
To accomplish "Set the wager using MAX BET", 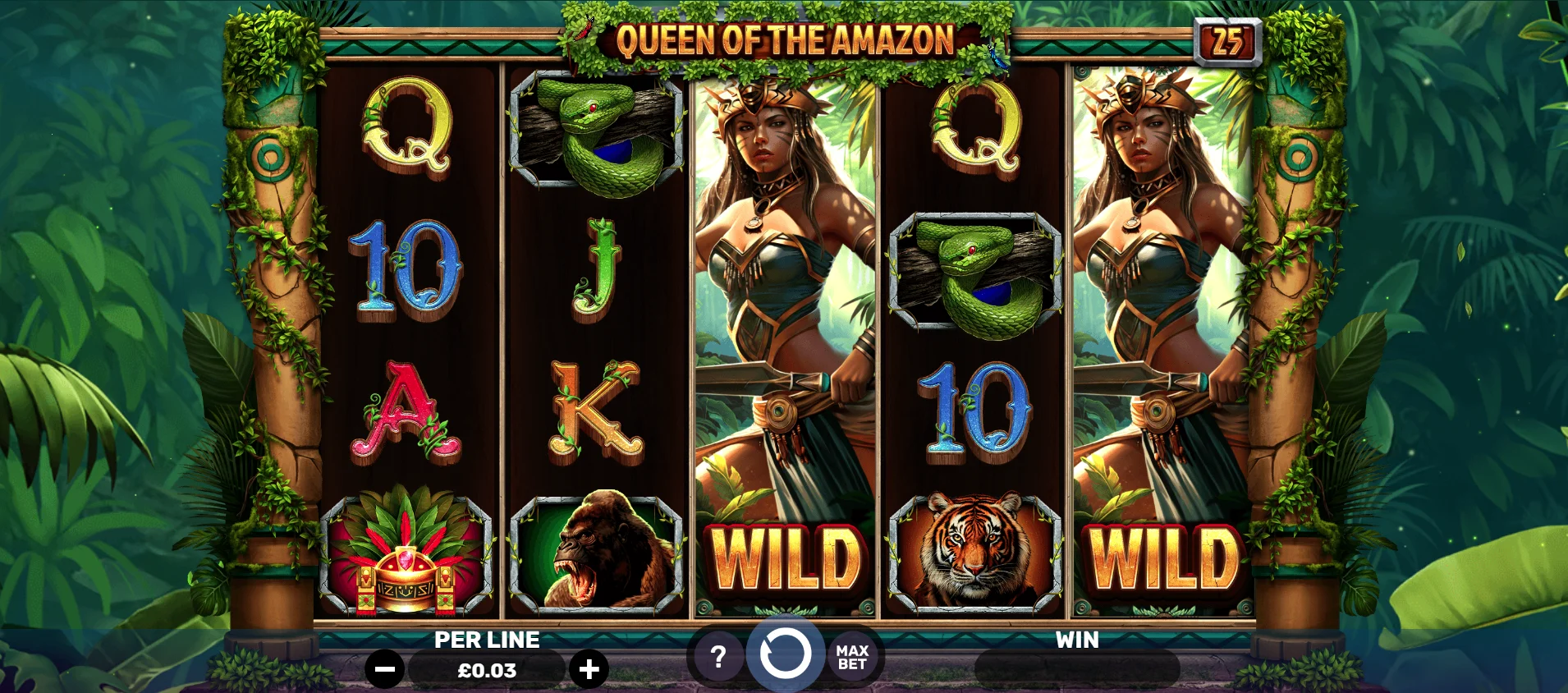I will click(852, 657).
